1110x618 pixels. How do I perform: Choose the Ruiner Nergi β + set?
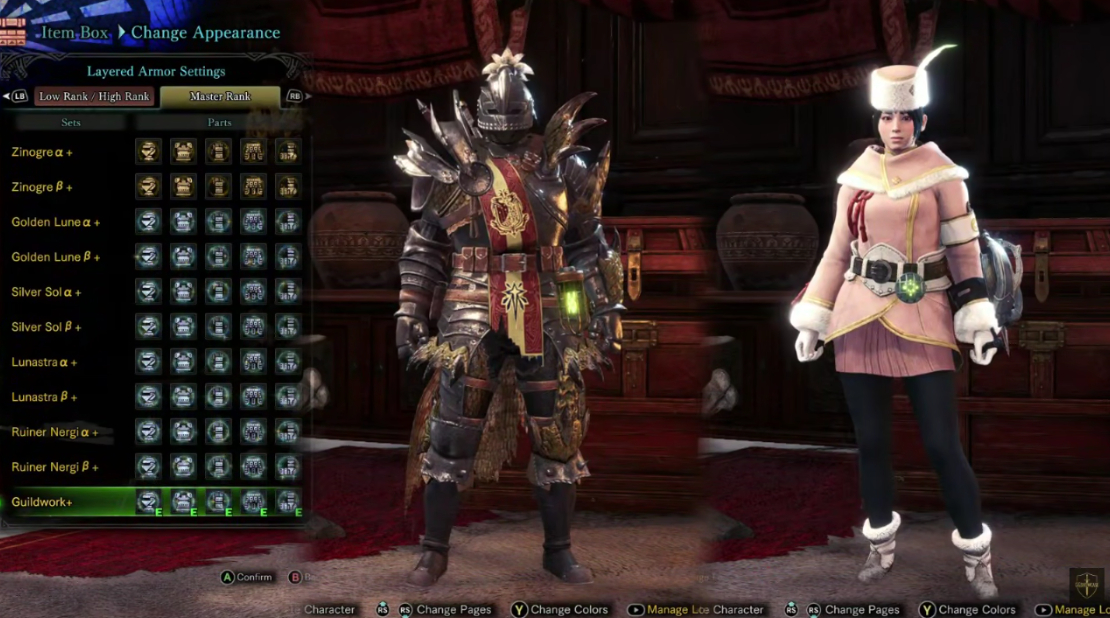pos(55,467)
